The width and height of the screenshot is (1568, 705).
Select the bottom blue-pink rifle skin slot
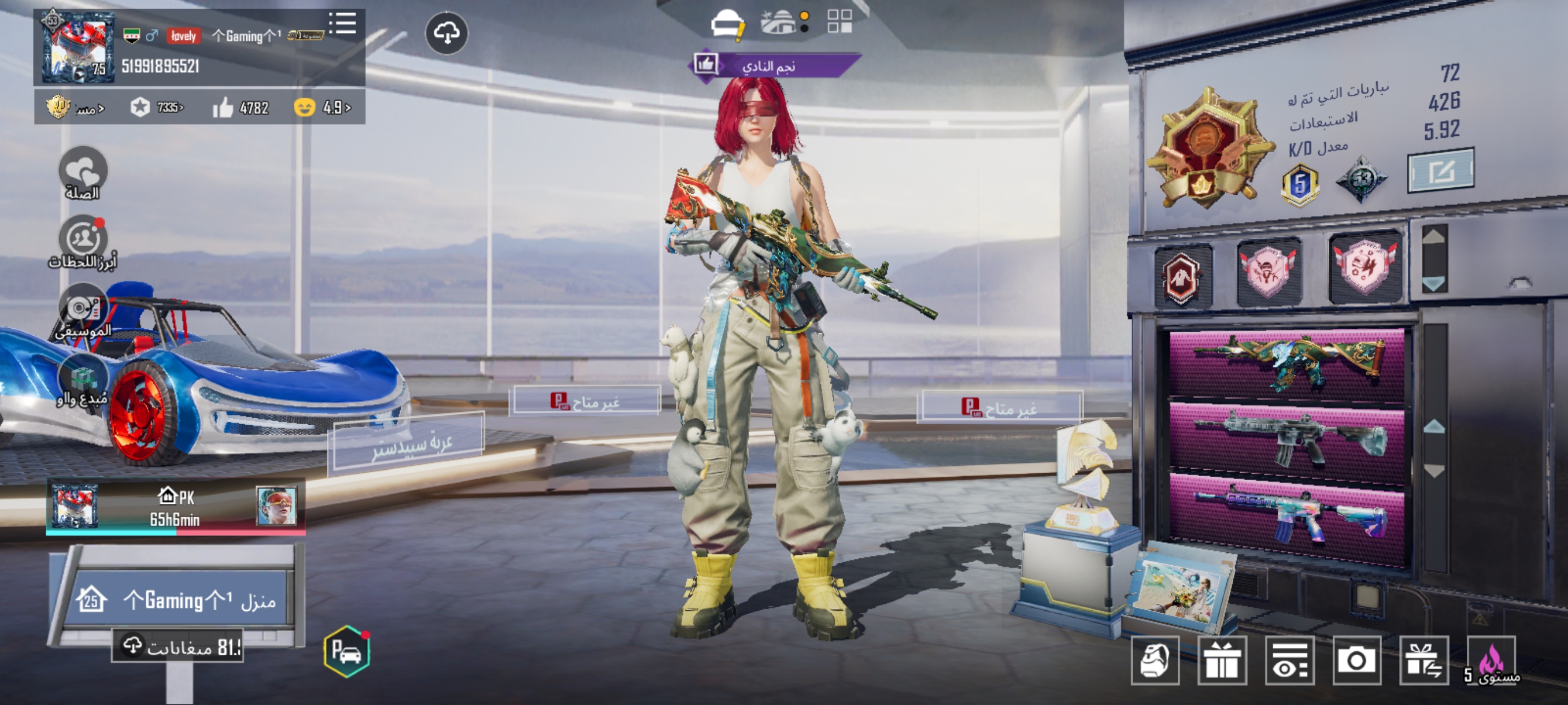pyautogui.click(x=1286, y=513)
